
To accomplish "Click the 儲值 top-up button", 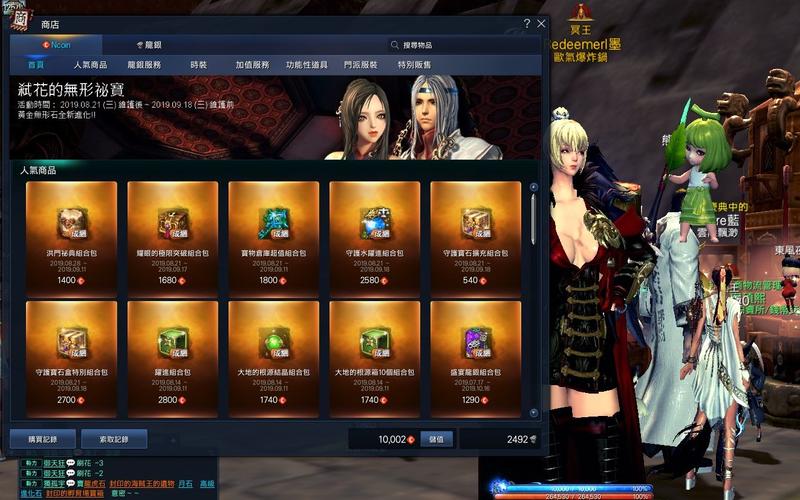I will point(437,439).
